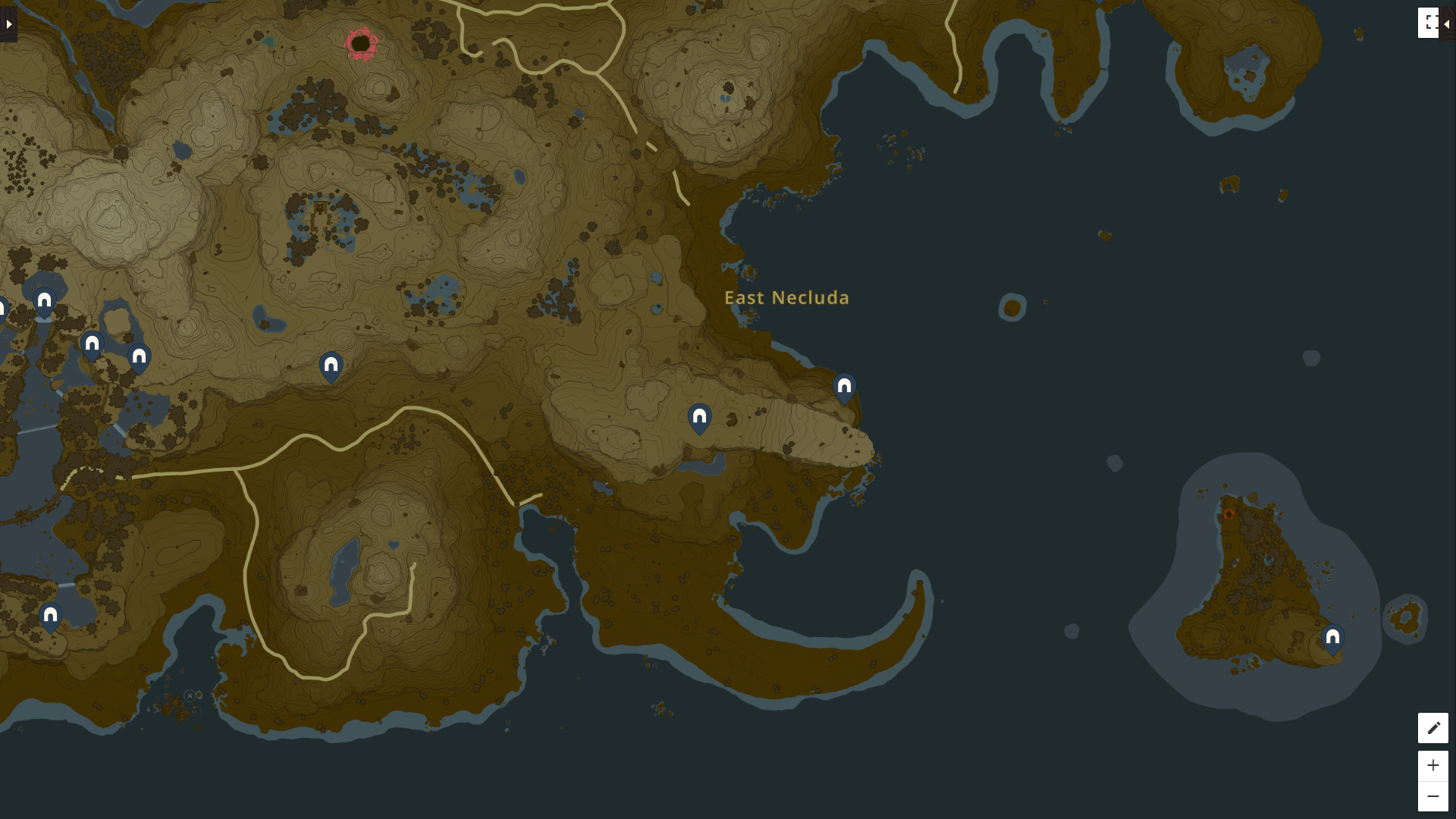Expand the left sidebar with the arrow
The image size is (1456, 819).
tap(8, 23)
